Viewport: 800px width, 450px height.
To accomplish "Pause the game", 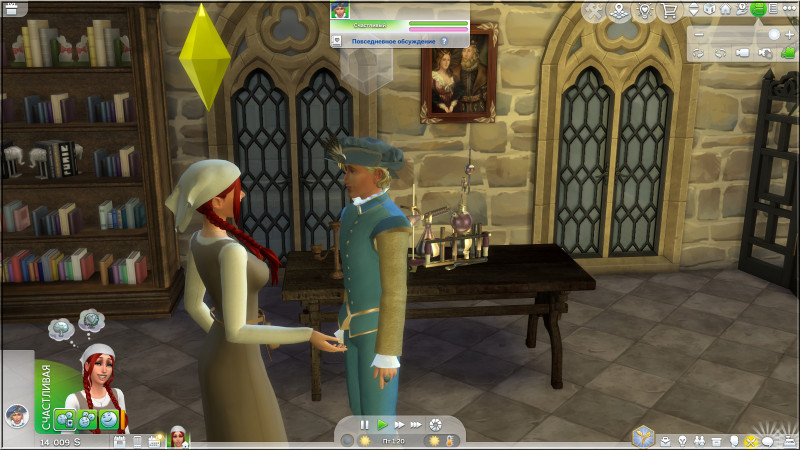I will 364,425.
